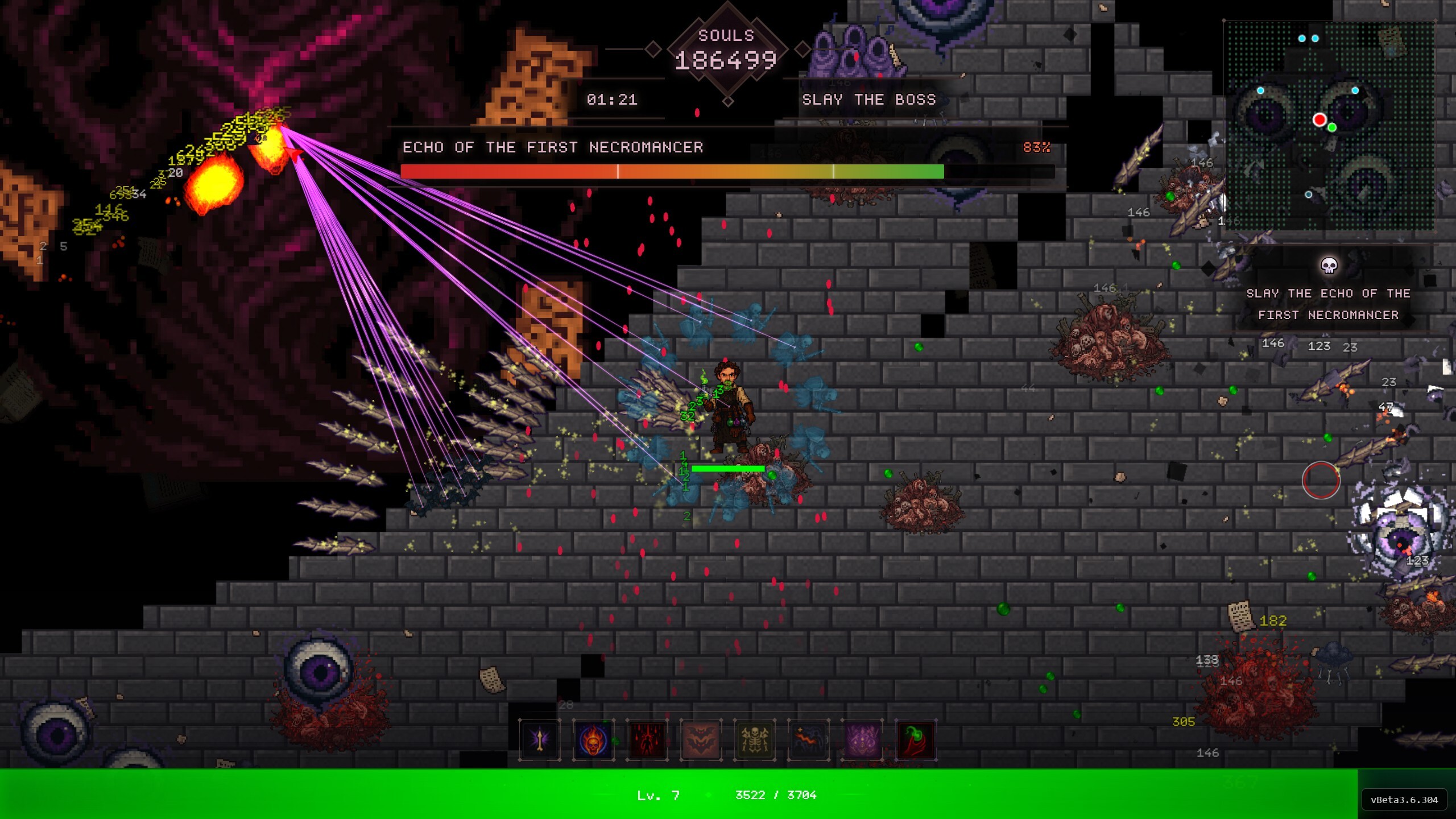
Task: Activate the flaming skull ability
Action: pos(593,740)
